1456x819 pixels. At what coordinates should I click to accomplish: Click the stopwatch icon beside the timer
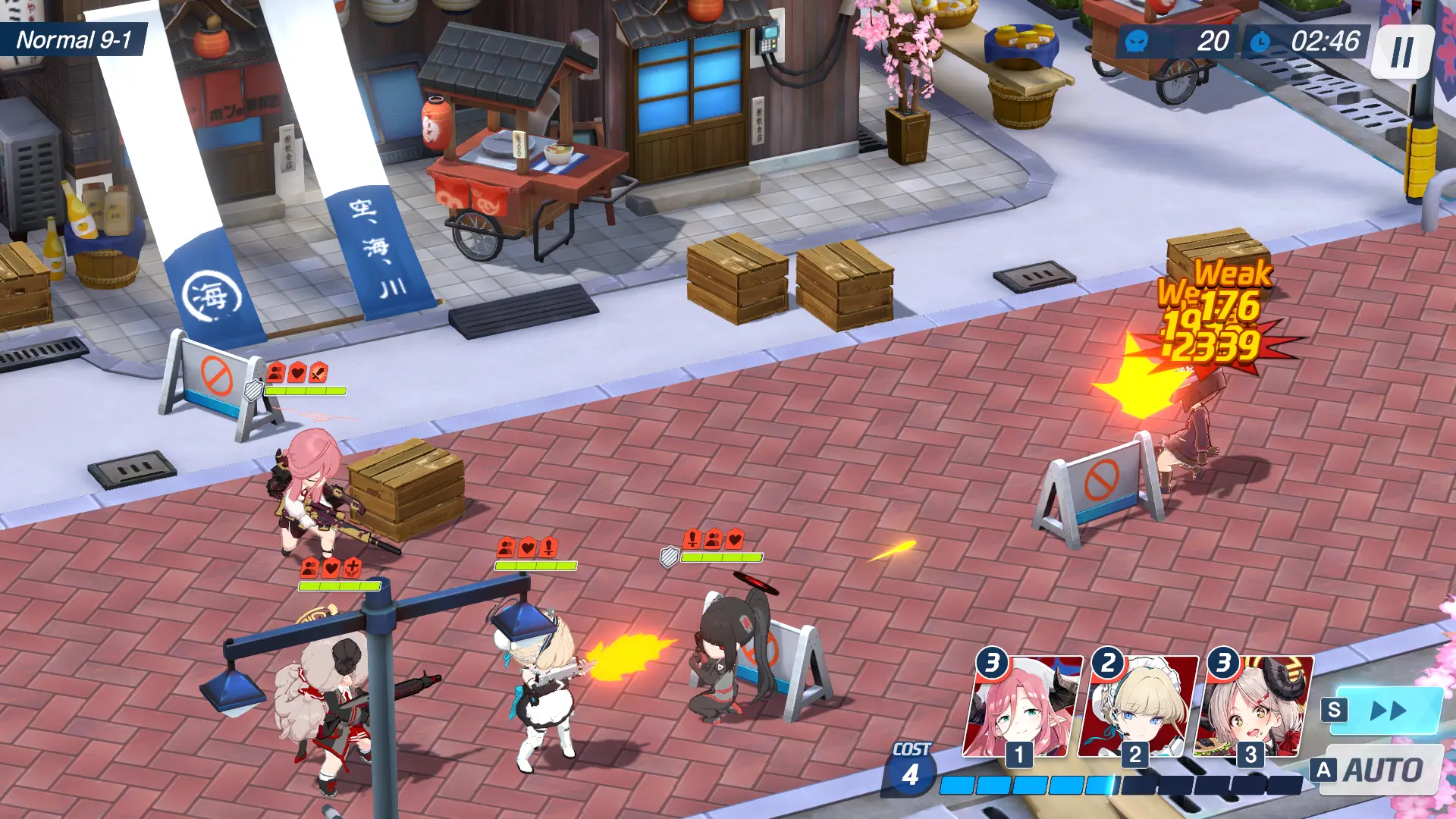[1259, 42]
